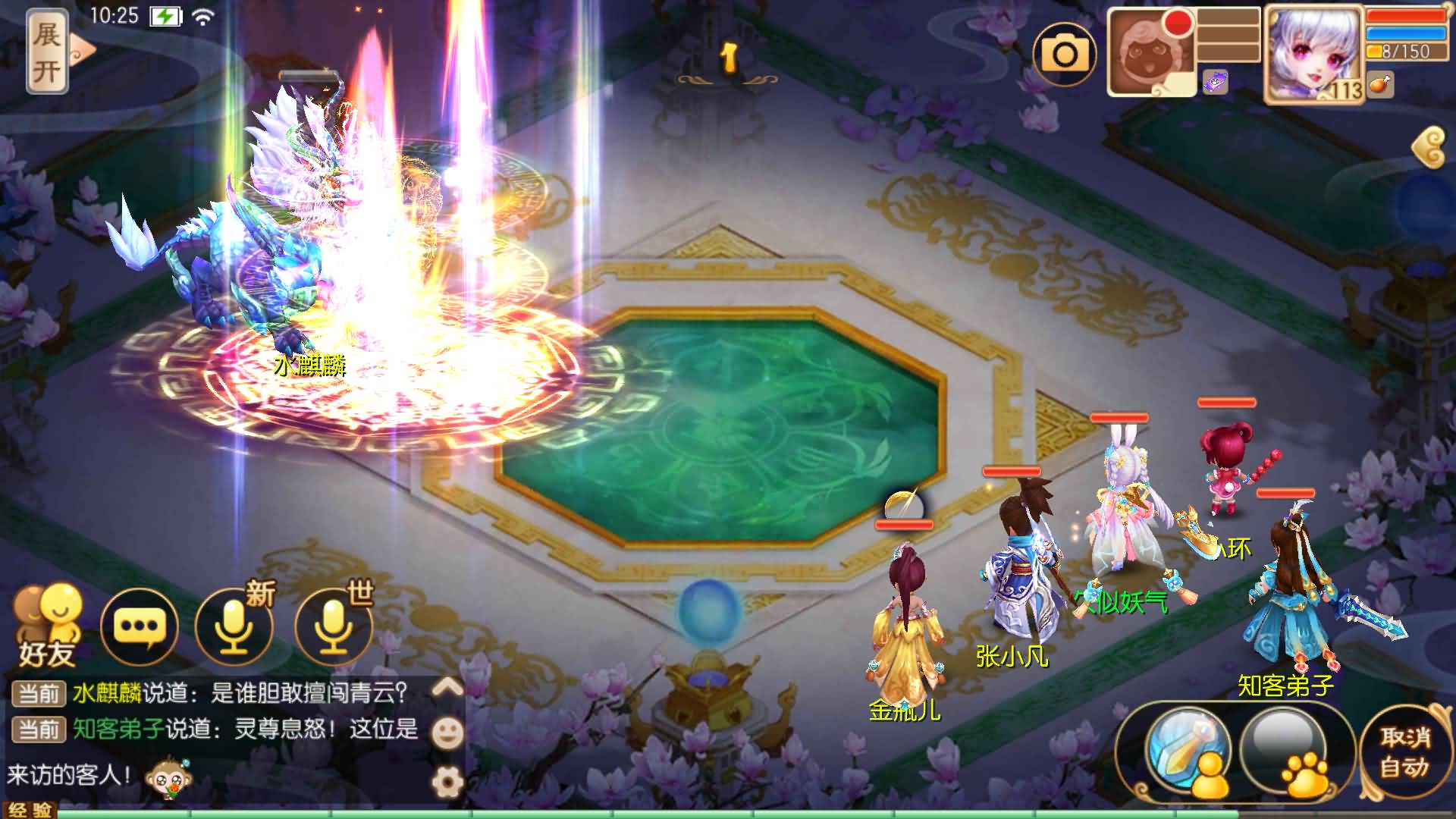Viewport: 1456px width, 819px height.
Task: Cast the potion skill with the person icon
Action: pos(1188,752)
